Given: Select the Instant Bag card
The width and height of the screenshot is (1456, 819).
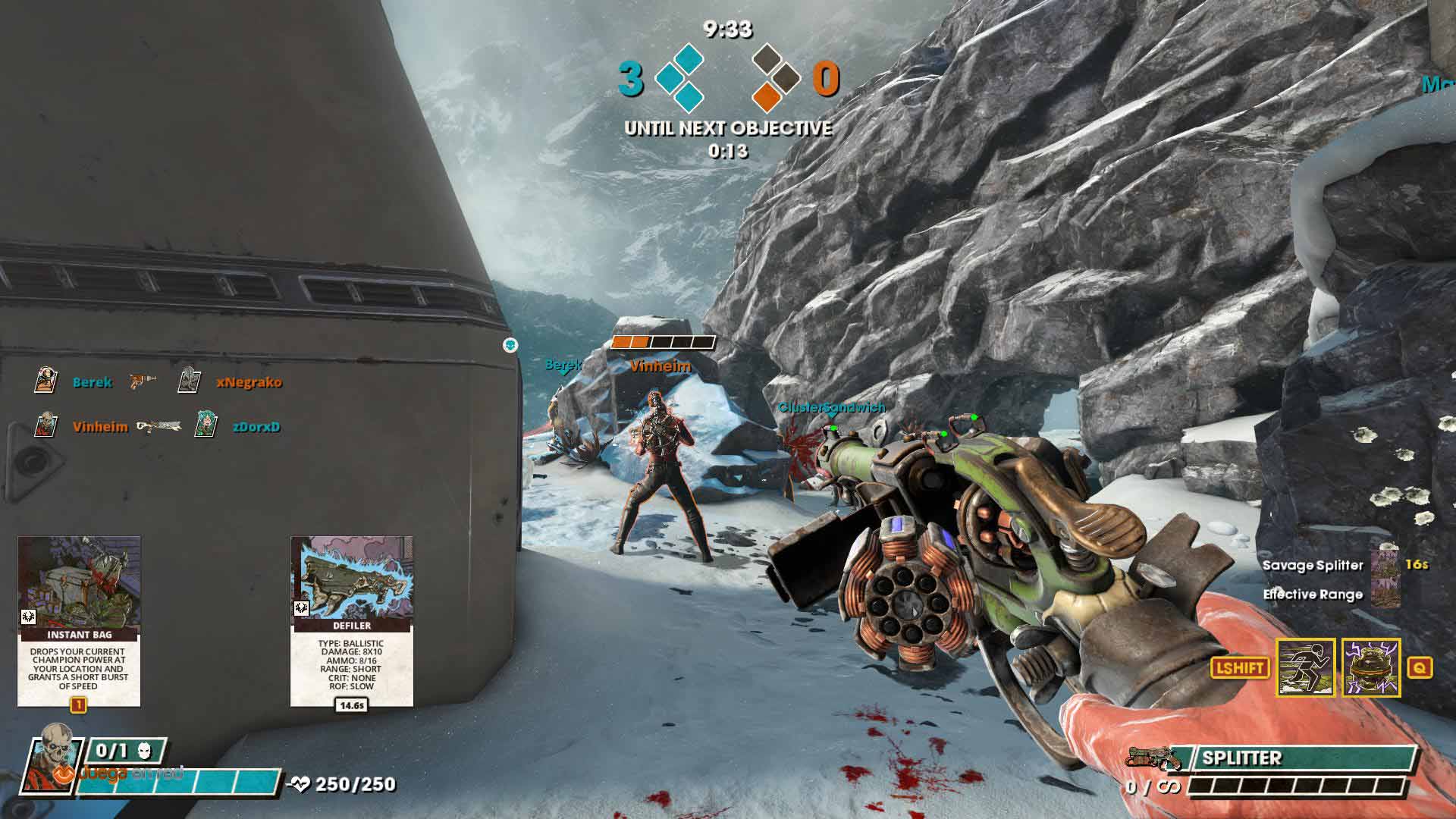Looking at the screenshot, I should [x=79, y=620].
